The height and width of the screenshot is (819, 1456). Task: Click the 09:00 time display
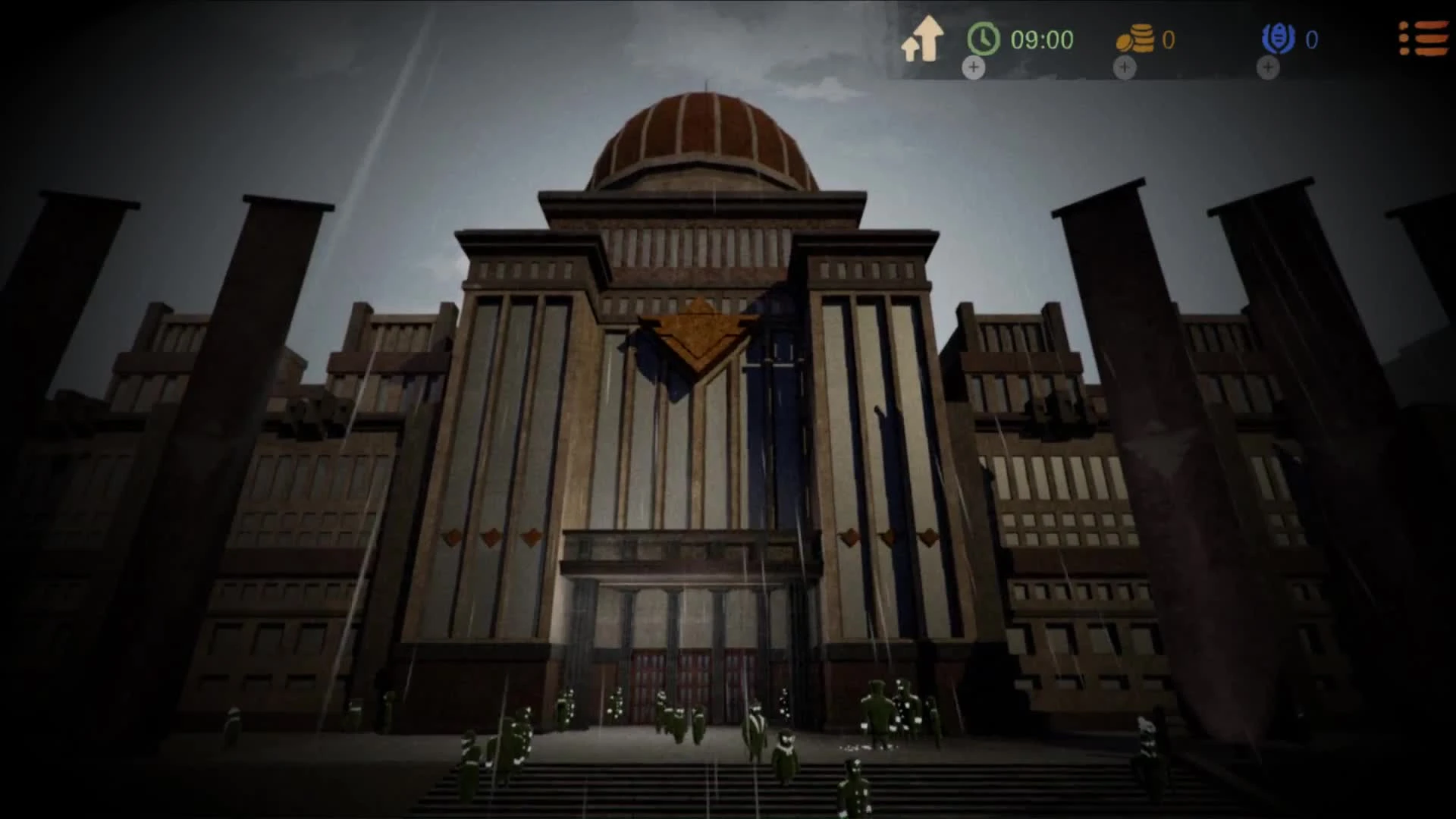click(1043, 38)
